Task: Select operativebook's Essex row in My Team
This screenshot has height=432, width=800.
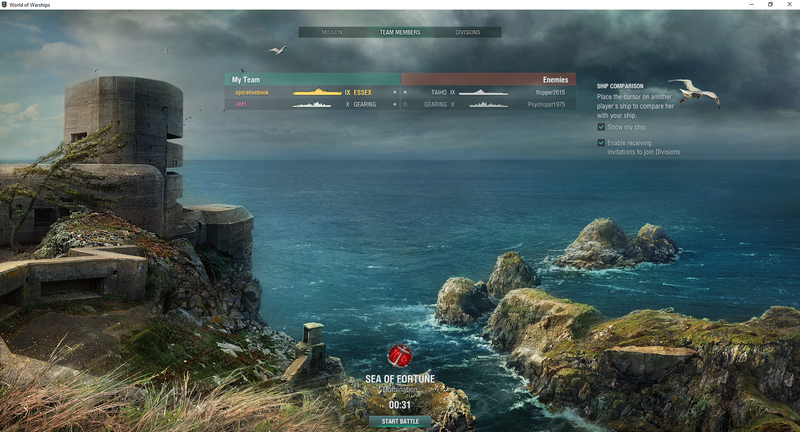Action: click(x=312, y=92)
